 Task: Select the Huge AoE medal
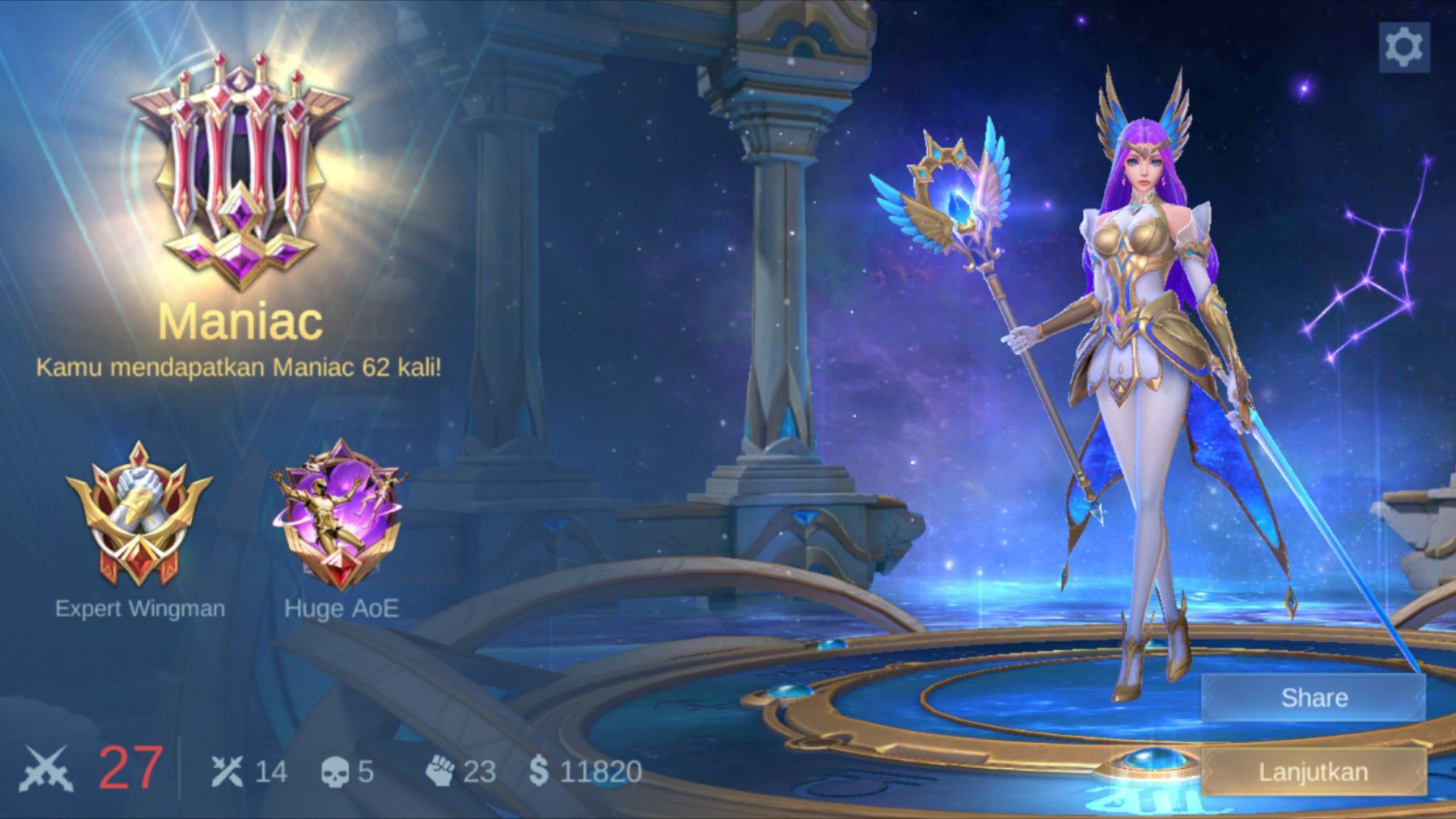tap(340, 516)
